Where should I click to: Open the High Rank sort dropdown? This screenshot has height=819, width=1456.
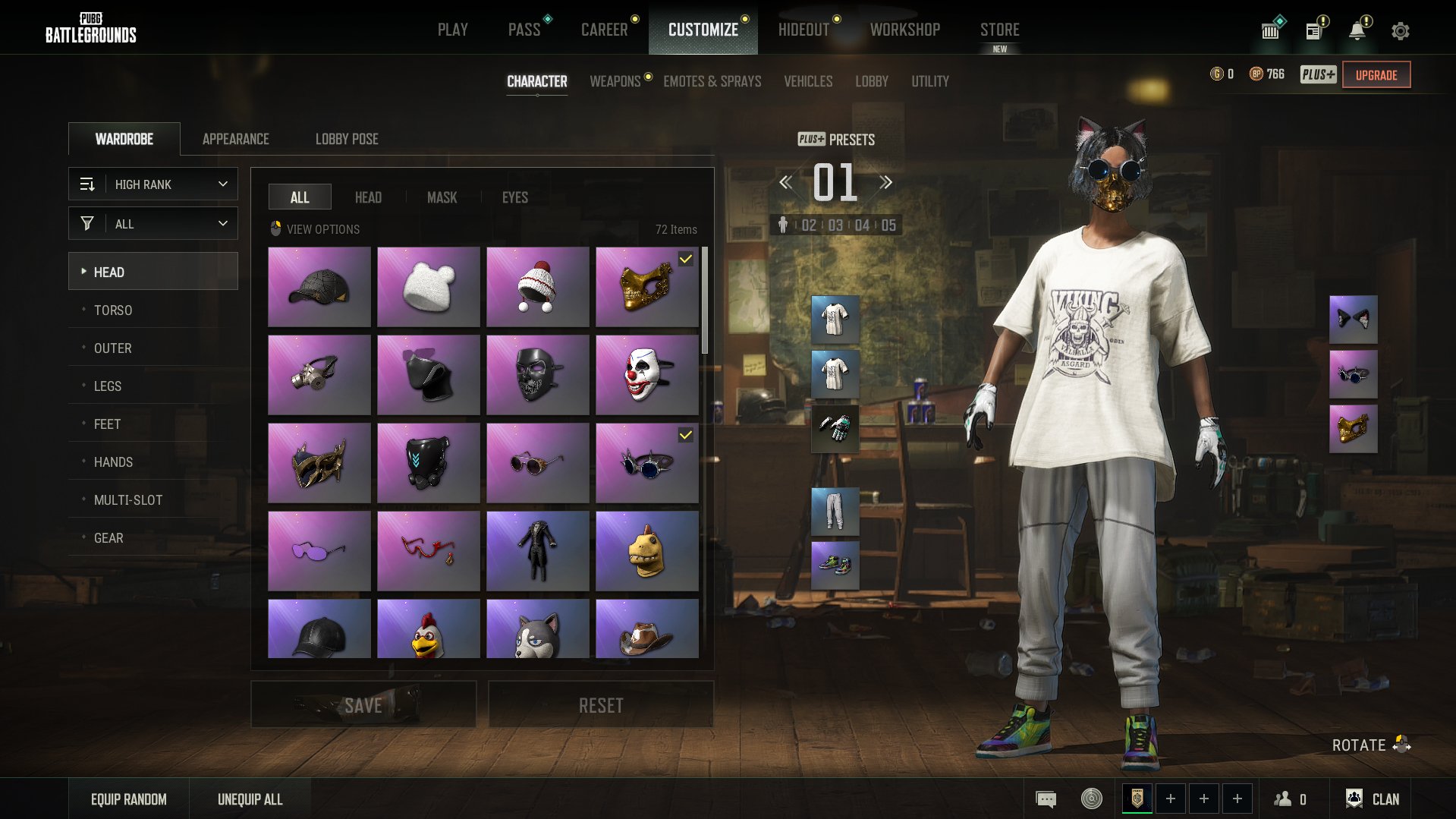coord(153,184)
